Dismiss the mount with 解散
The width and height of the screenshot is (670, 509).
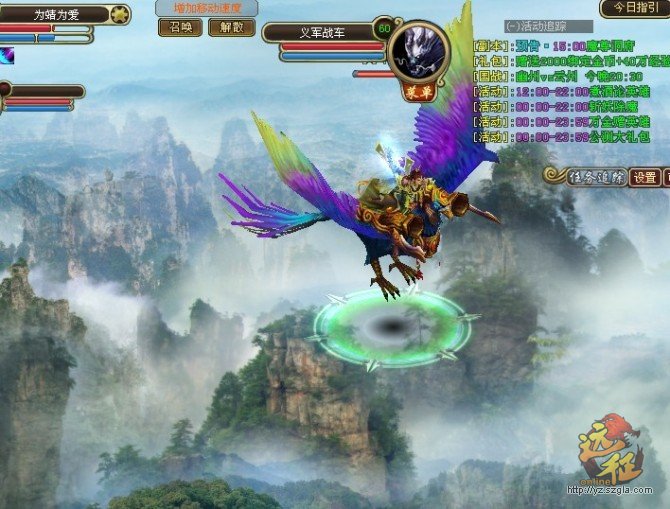pyautogui.click(x=231, y=27)
